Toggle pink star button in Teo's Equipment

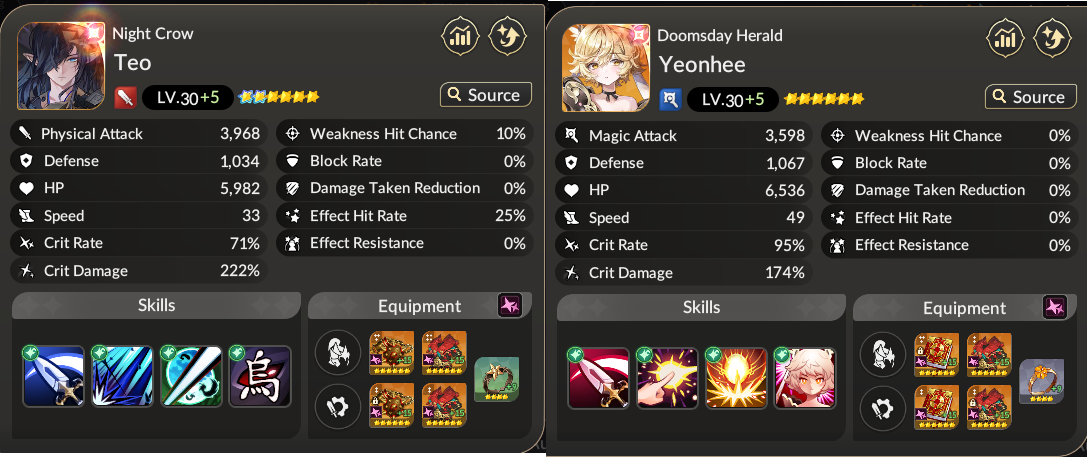[x=510, y=305]
